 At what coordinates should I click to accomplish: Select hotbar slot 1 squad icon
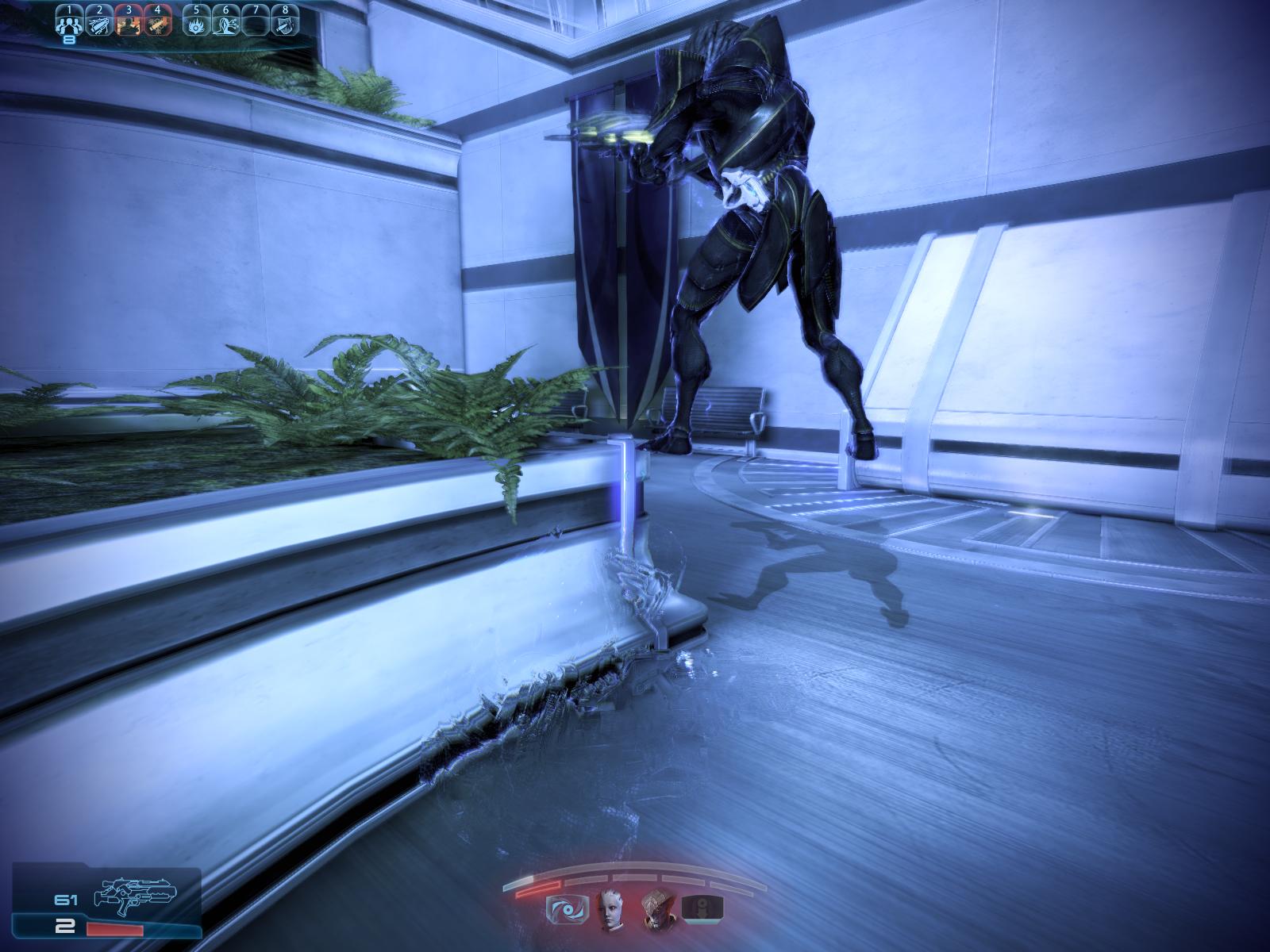tap(69, 25)
